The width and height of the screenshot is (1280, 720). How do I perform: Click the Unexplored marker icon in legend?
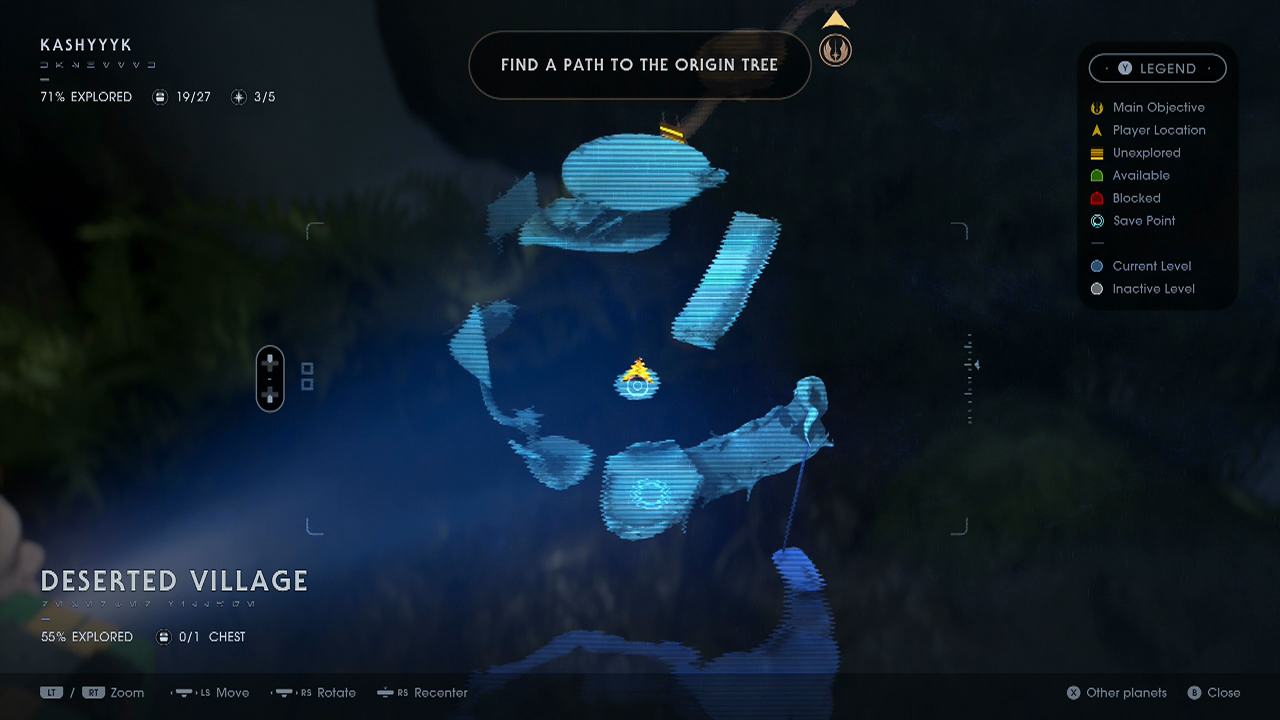[1097, 153]
